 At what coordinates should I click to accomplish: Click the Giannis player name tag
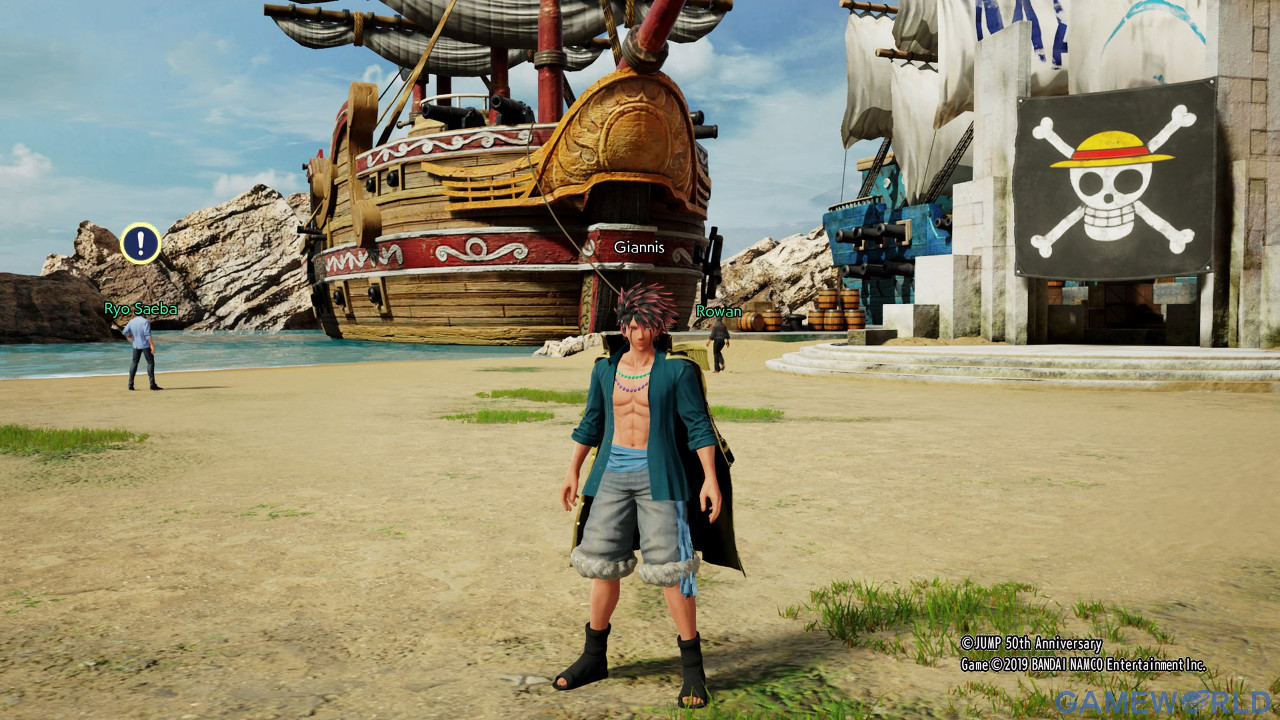pos(639,247)
